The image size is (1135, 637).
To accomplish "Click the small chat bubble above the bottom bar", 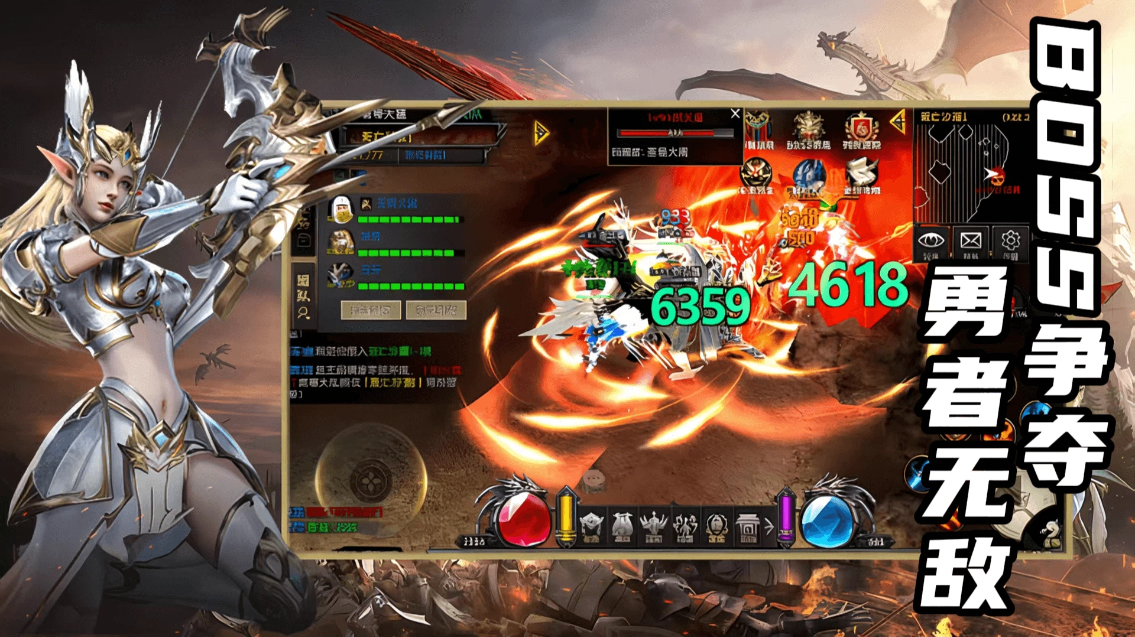I will 594,478.
